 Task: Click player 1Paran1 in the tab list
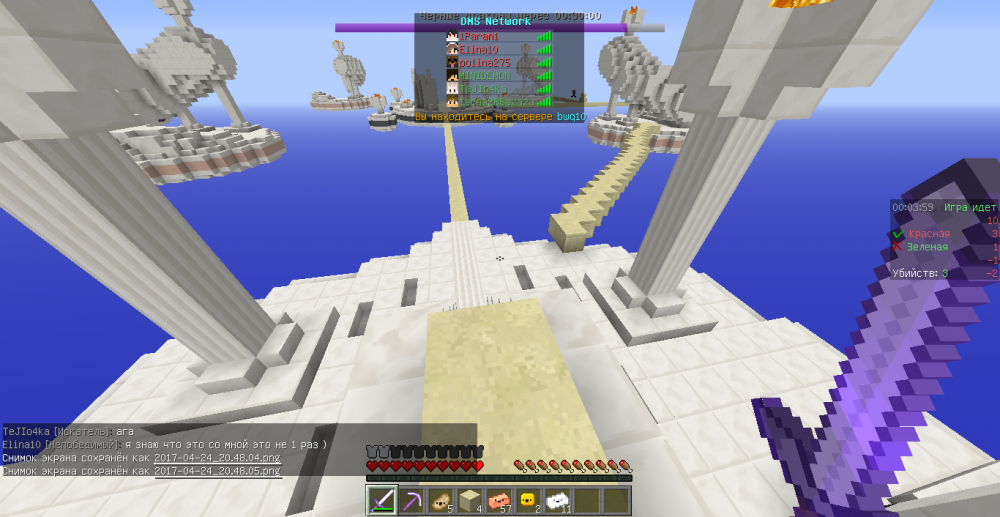[478, 37]
